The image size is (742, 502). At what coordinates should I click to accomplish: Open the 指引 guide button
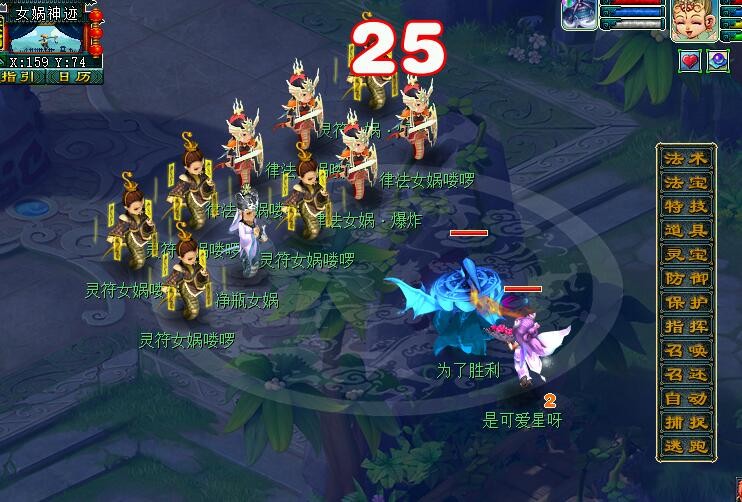[x=21, y=76]
